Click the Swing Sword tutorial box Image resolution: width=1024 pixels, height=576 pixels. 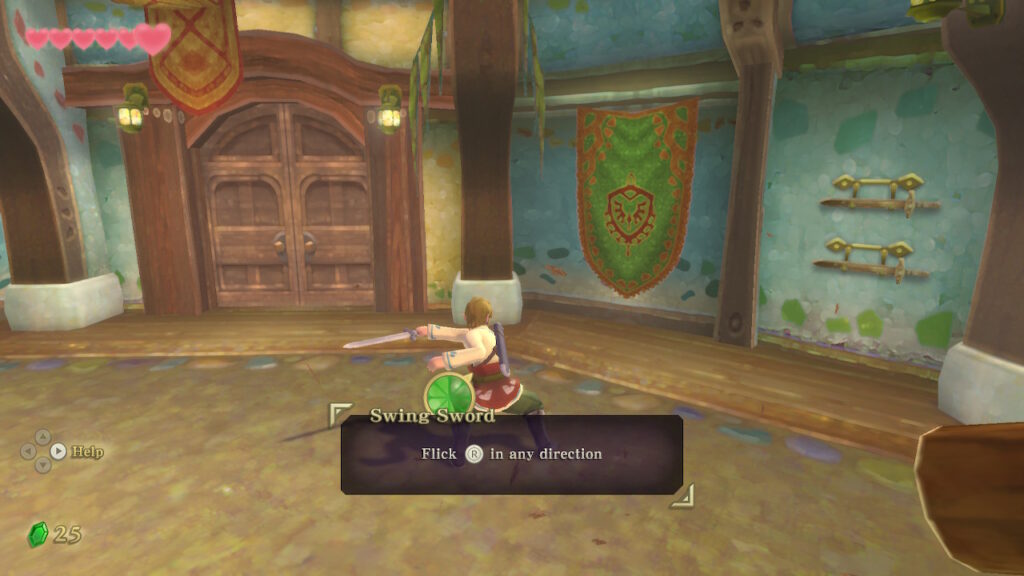tap(511, 454)
